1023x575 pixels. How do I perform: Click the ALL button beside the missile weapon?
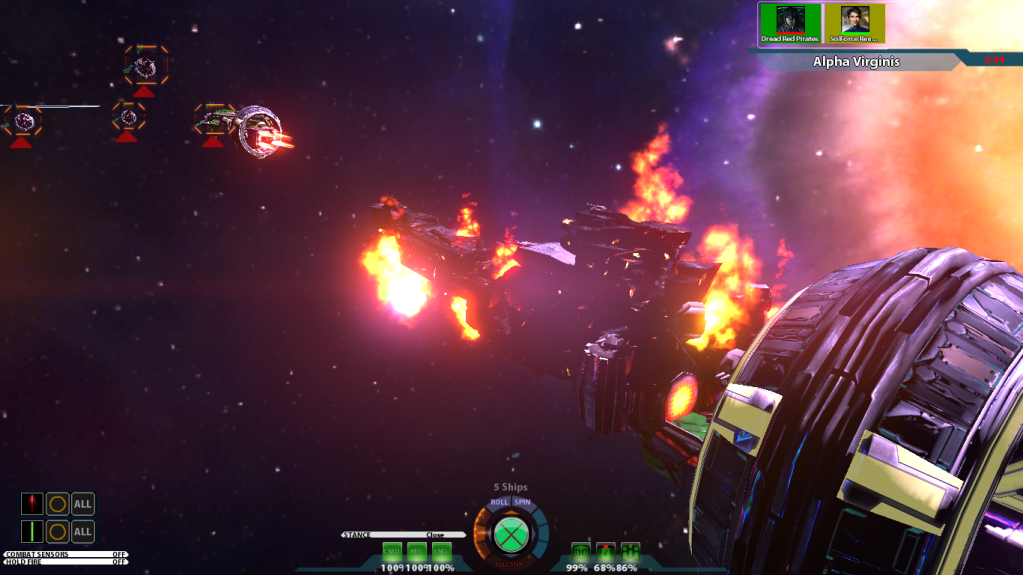tap(83, 503)
